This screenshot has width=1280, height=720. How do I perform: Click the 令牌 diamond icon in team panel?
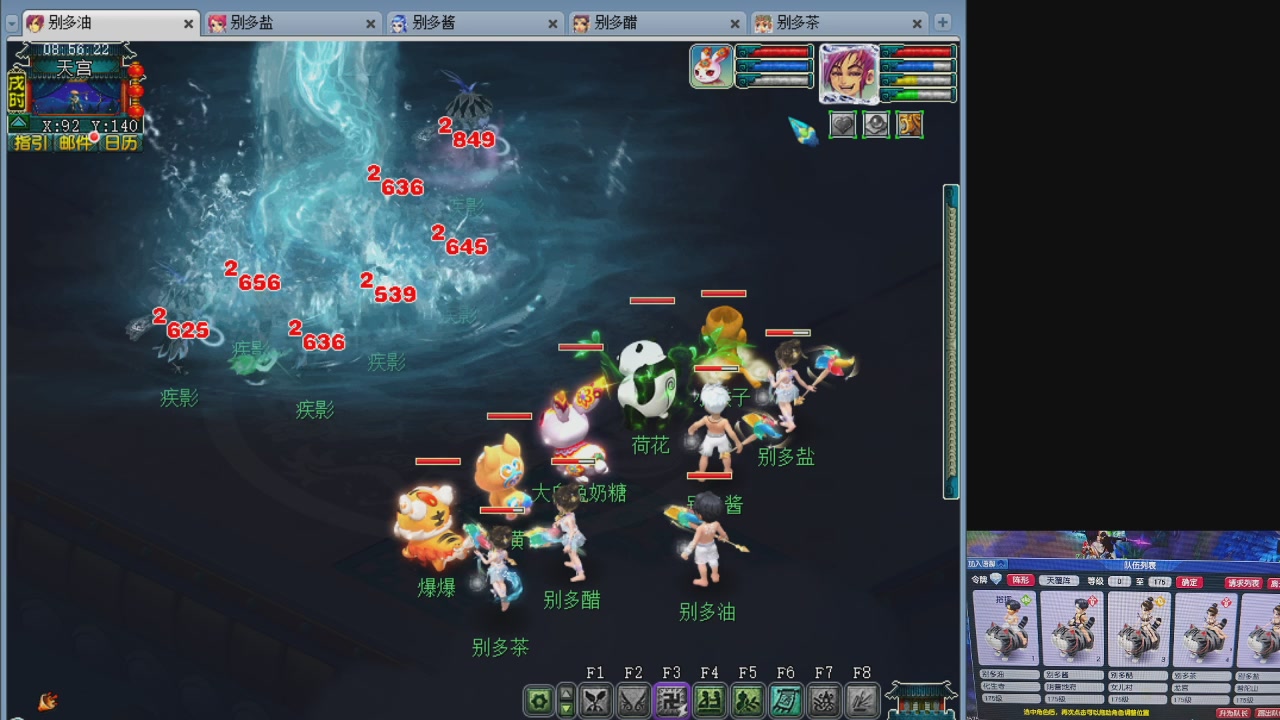(x=994, y=578)
